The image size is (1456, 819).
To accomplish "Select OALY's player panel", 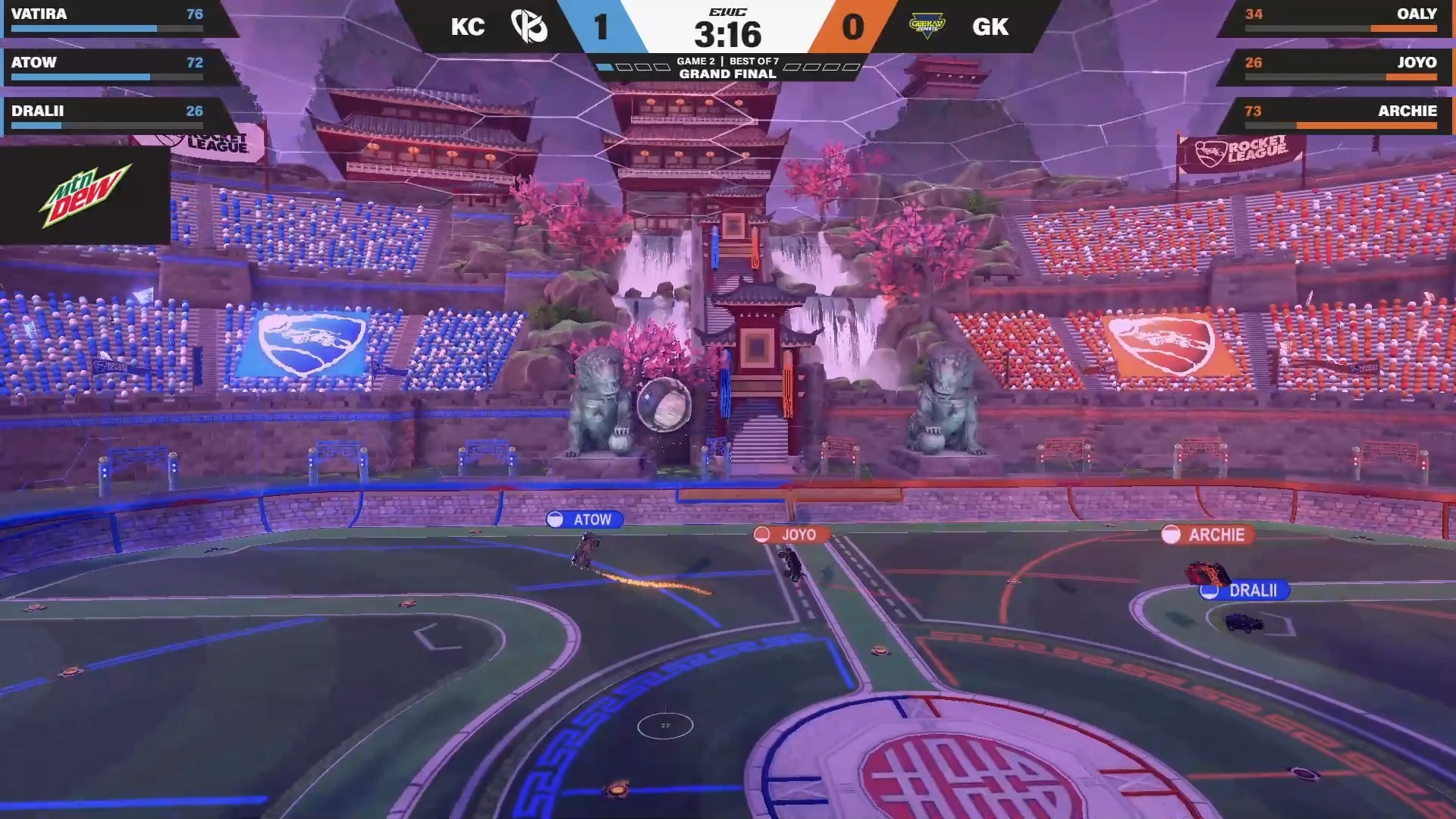I will tap(1340, 18).
